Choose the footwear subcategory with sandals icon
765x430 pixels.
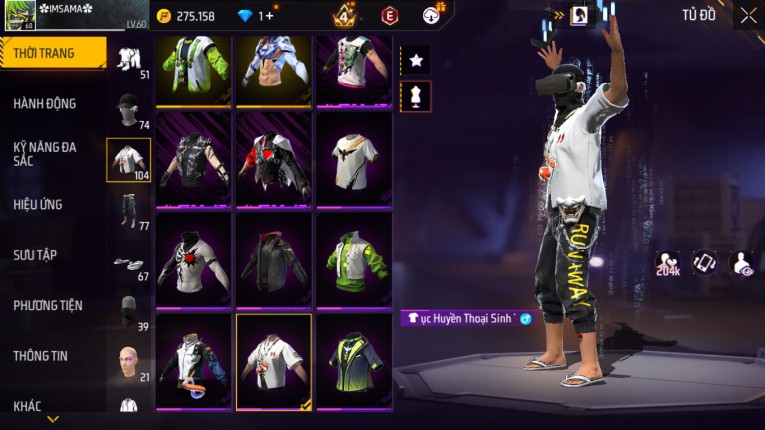tap(127, 264)
